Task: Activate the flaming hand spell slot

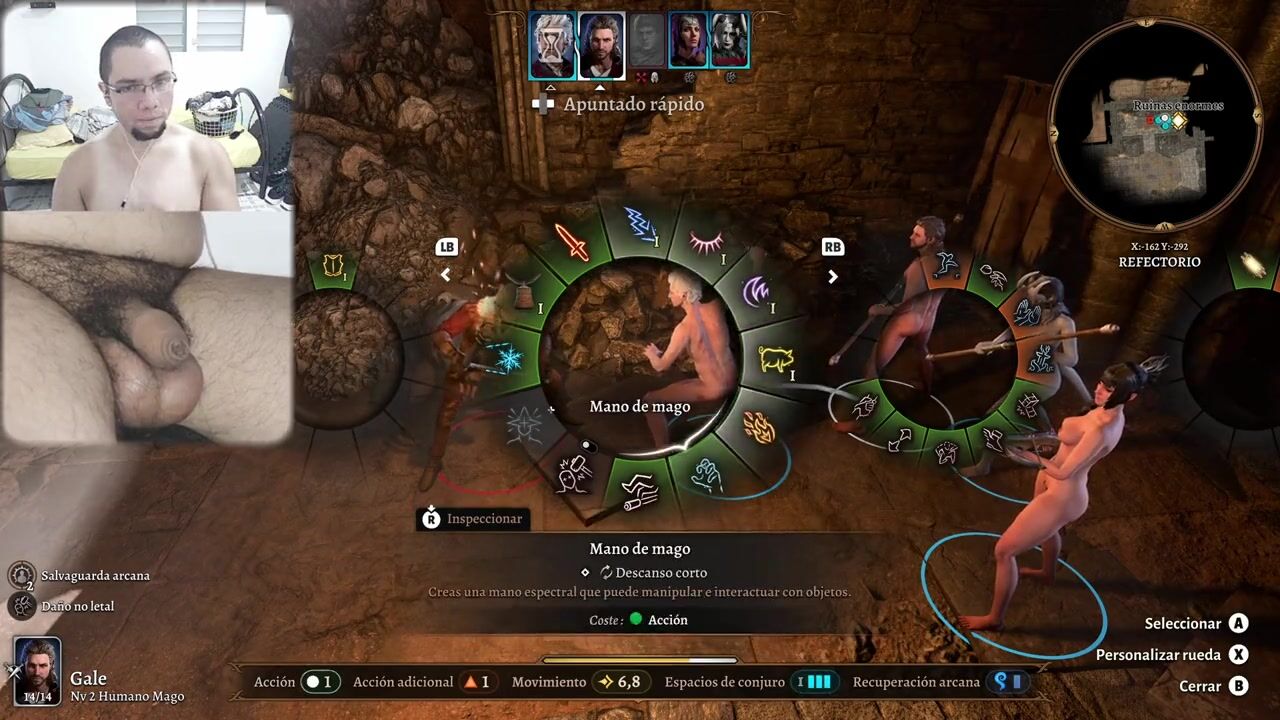Action: [x=759, y=428]
